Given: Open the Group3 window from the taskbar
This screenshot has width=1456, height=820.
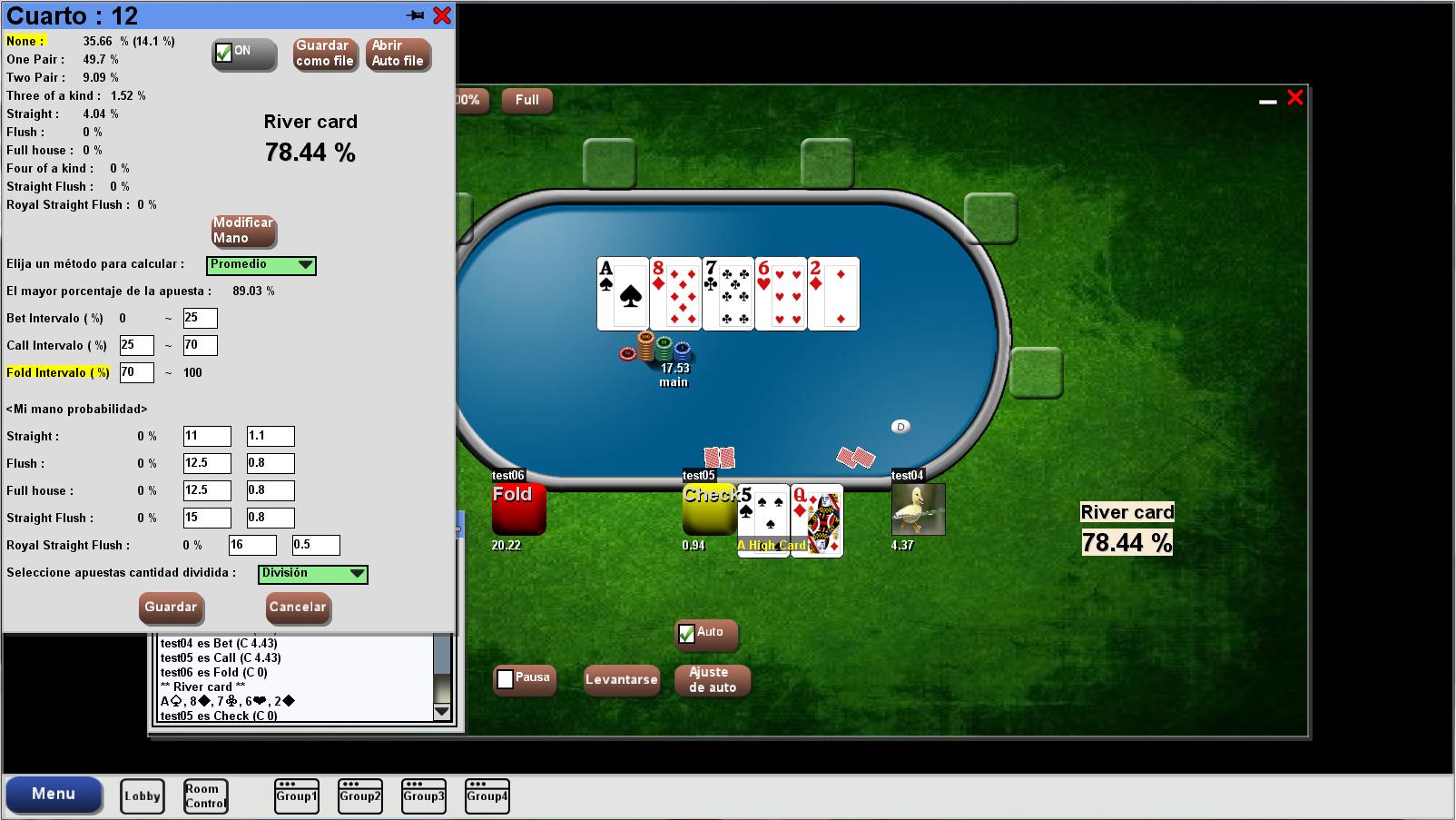Looking at the screenshot, I should pos(423,795).
